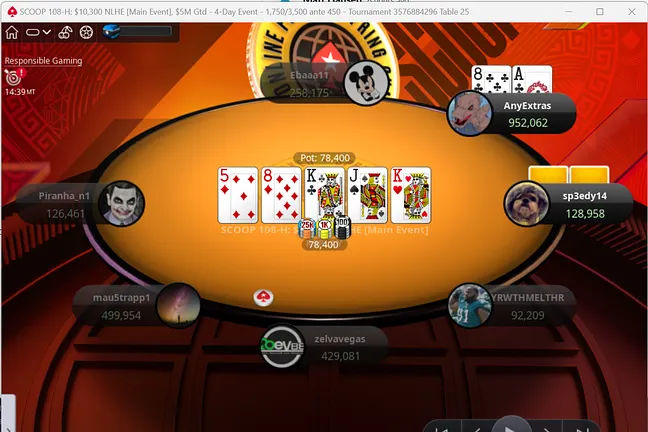Skip to the previous hand in the replayer
Image resolution: width=648 pixels, height=432 pixels.
[439, 426]
